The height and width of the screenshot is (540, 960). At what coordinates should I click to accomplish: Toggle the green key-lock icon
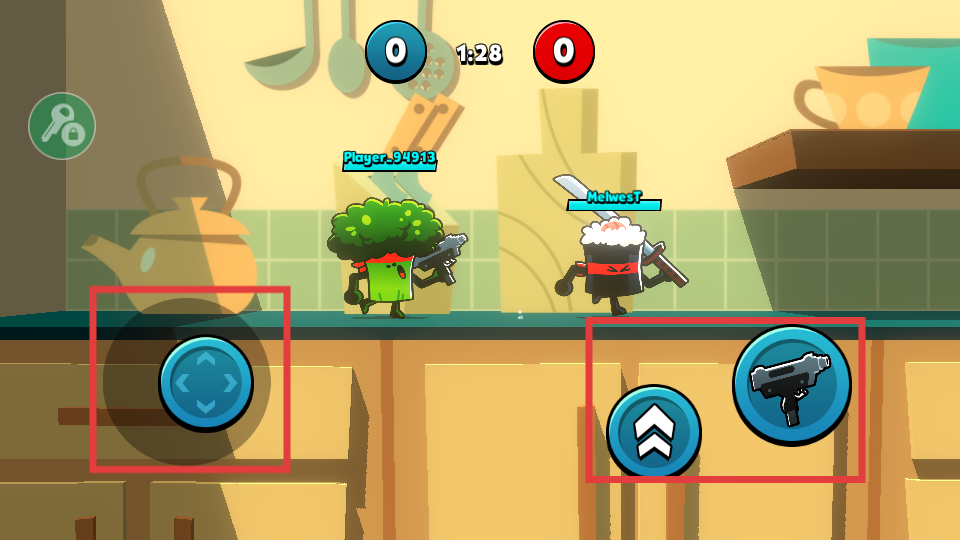point(62,126)
